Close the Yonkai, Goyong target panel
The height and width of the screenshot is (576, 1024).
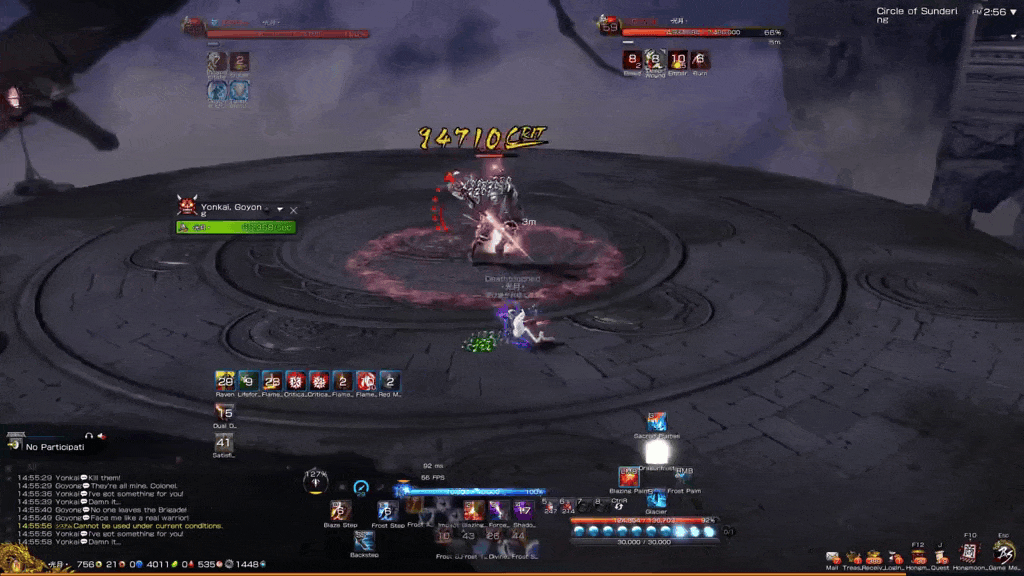294,210
